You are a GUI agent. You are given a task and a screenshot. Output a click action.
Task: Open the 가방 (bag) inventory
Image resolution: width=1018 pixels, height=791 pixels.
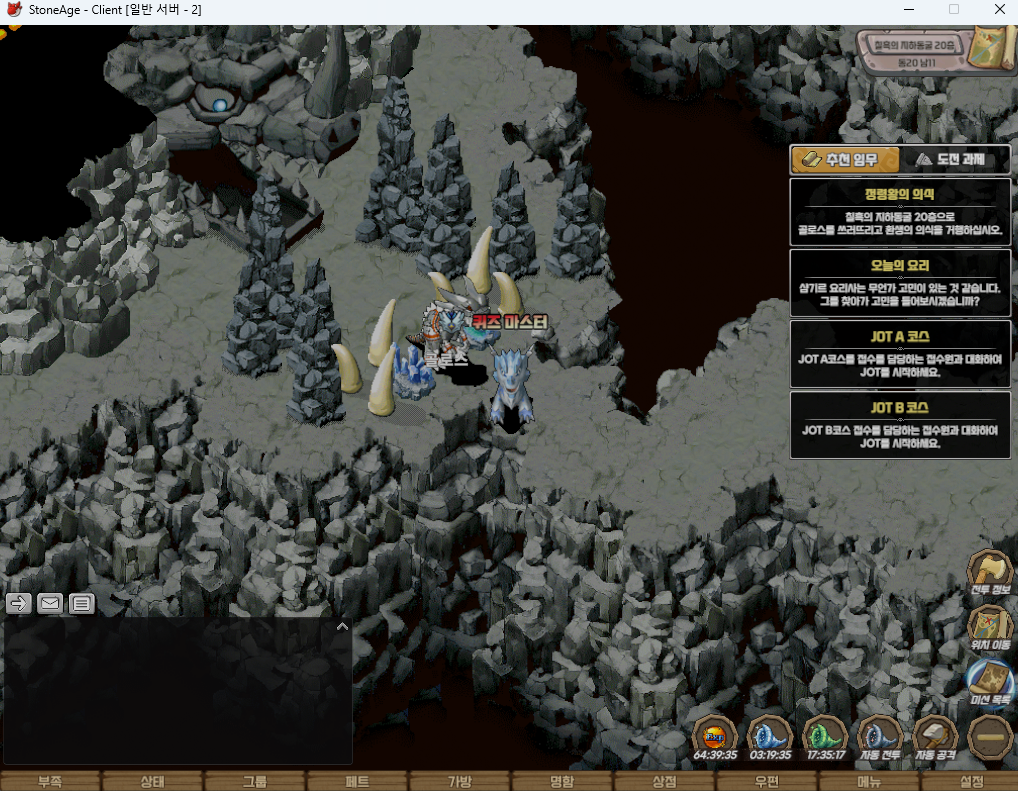(459, 781)
